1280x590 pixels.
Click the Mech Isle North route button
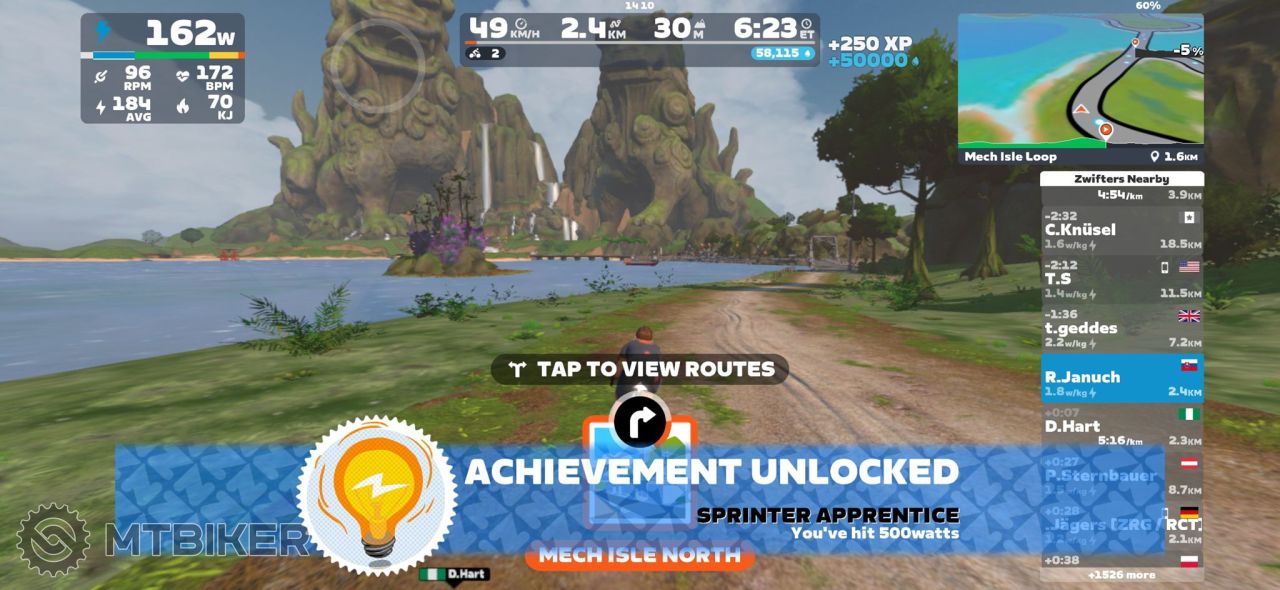[640, 555]
